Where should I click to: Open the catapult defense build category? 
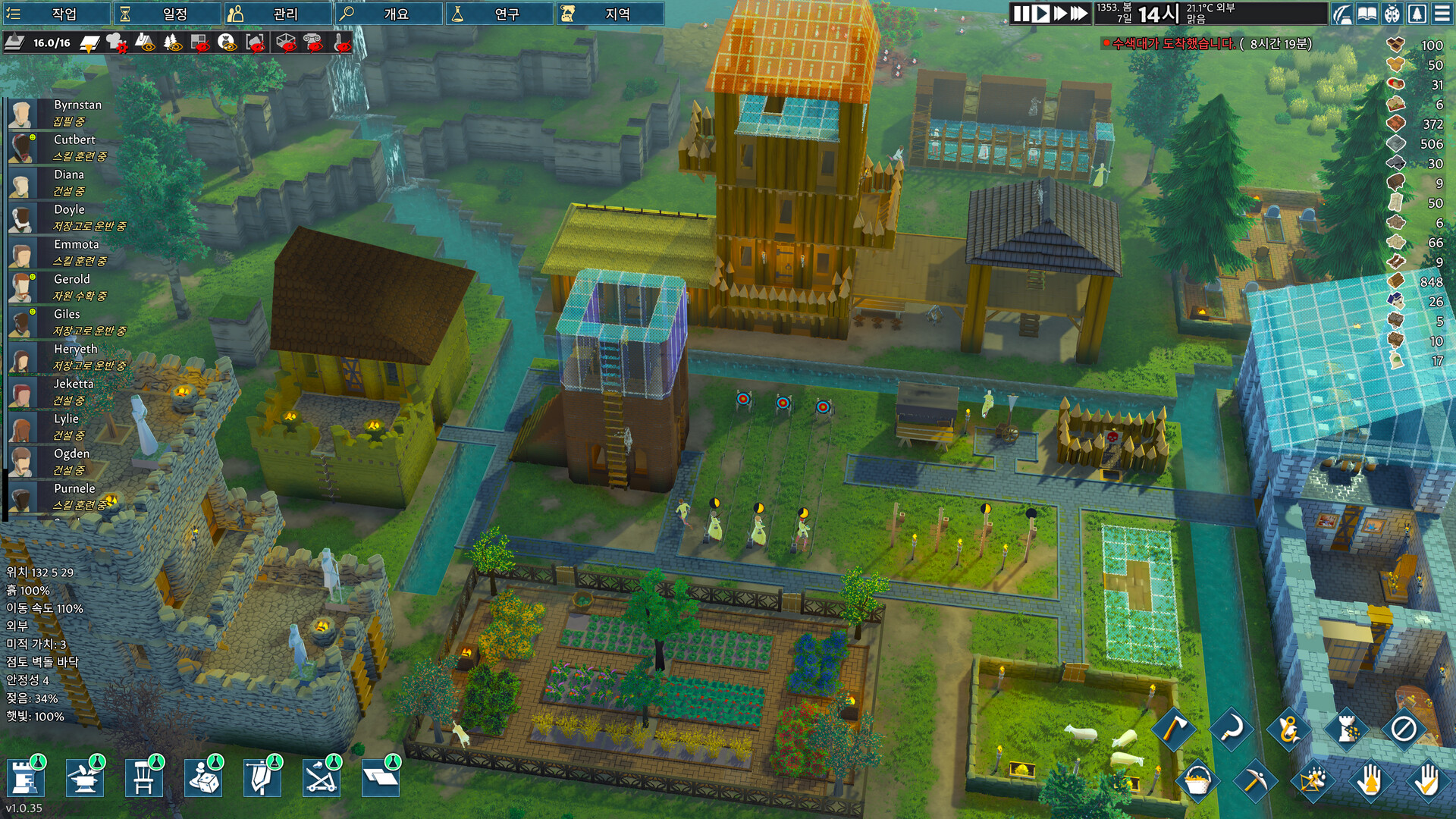tap(321, 778)
